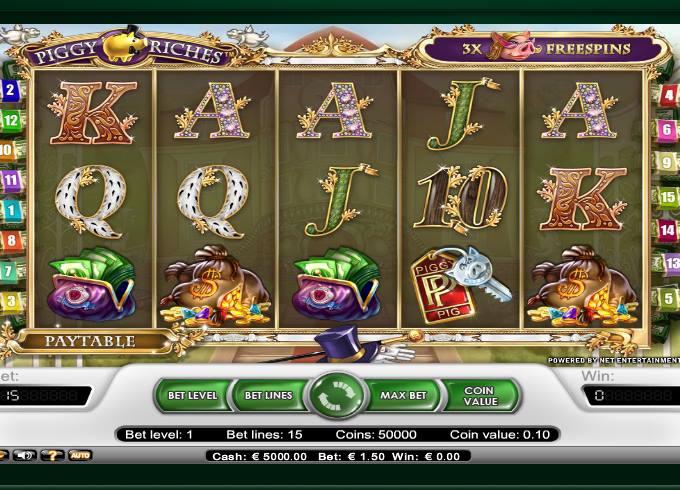Toggle sound with the speaker icon

tap(23, 455)
